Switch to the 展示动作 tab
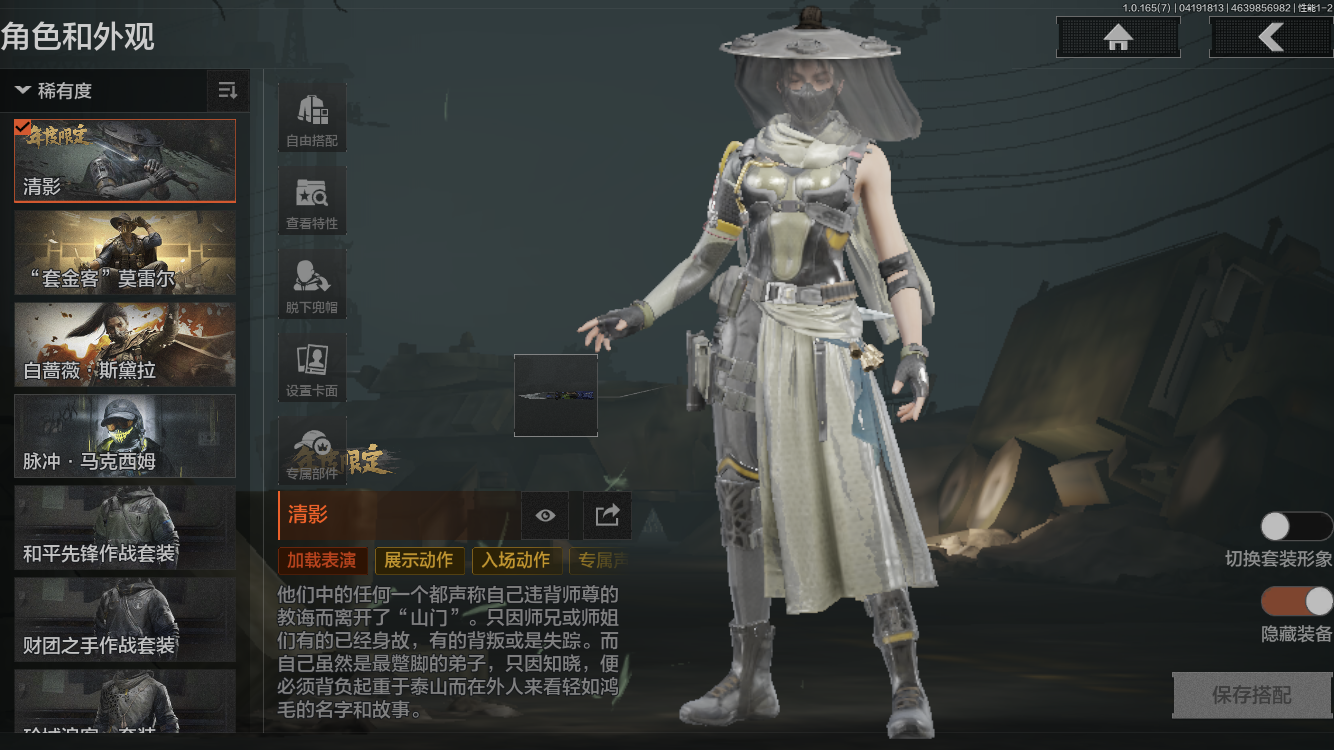Screen dimensions: 1334x750 click(419, 561)
